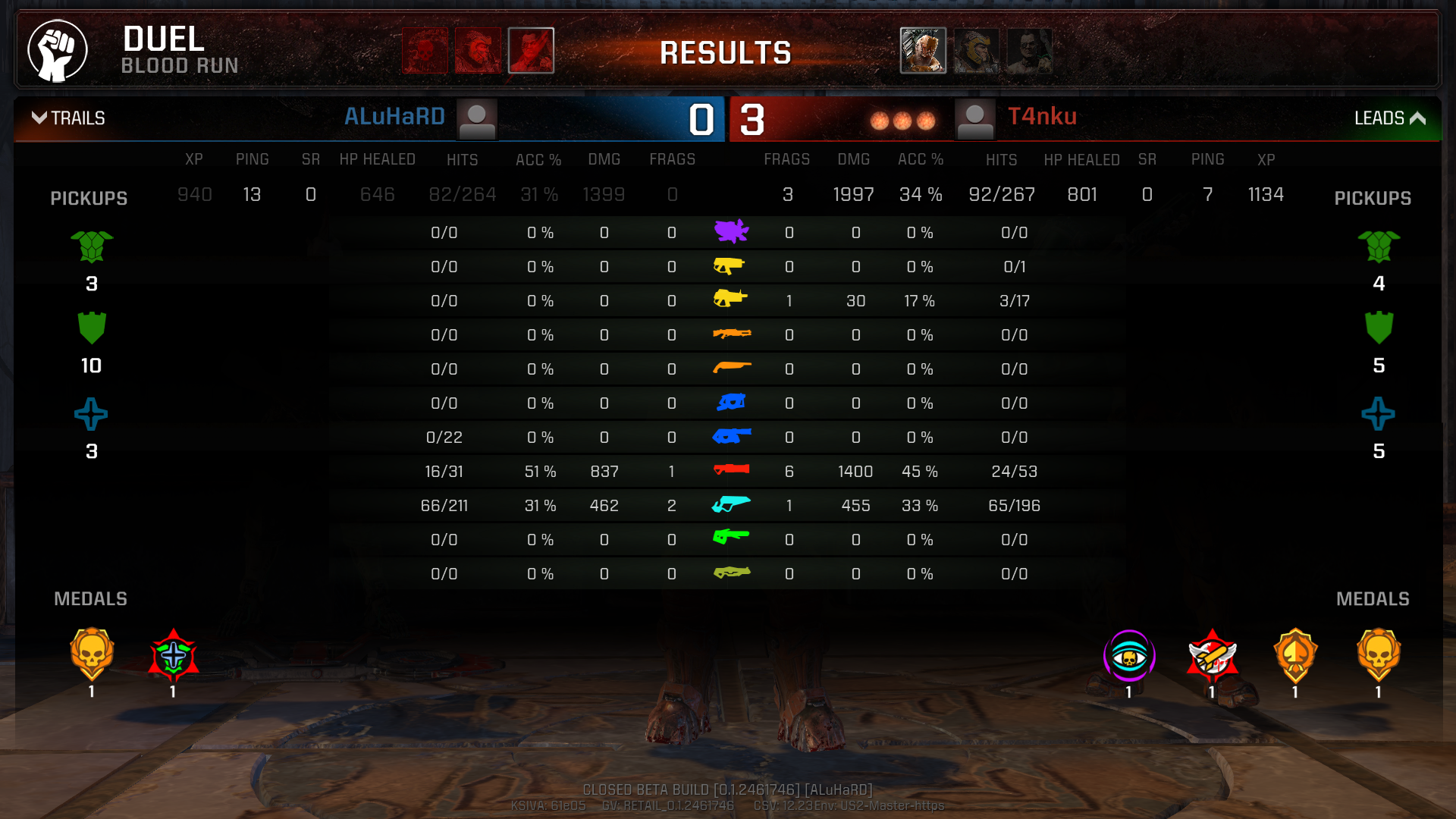Click the red skull champion portrait
Screen dimensions: 1456x819
click(x=425, y=50)
